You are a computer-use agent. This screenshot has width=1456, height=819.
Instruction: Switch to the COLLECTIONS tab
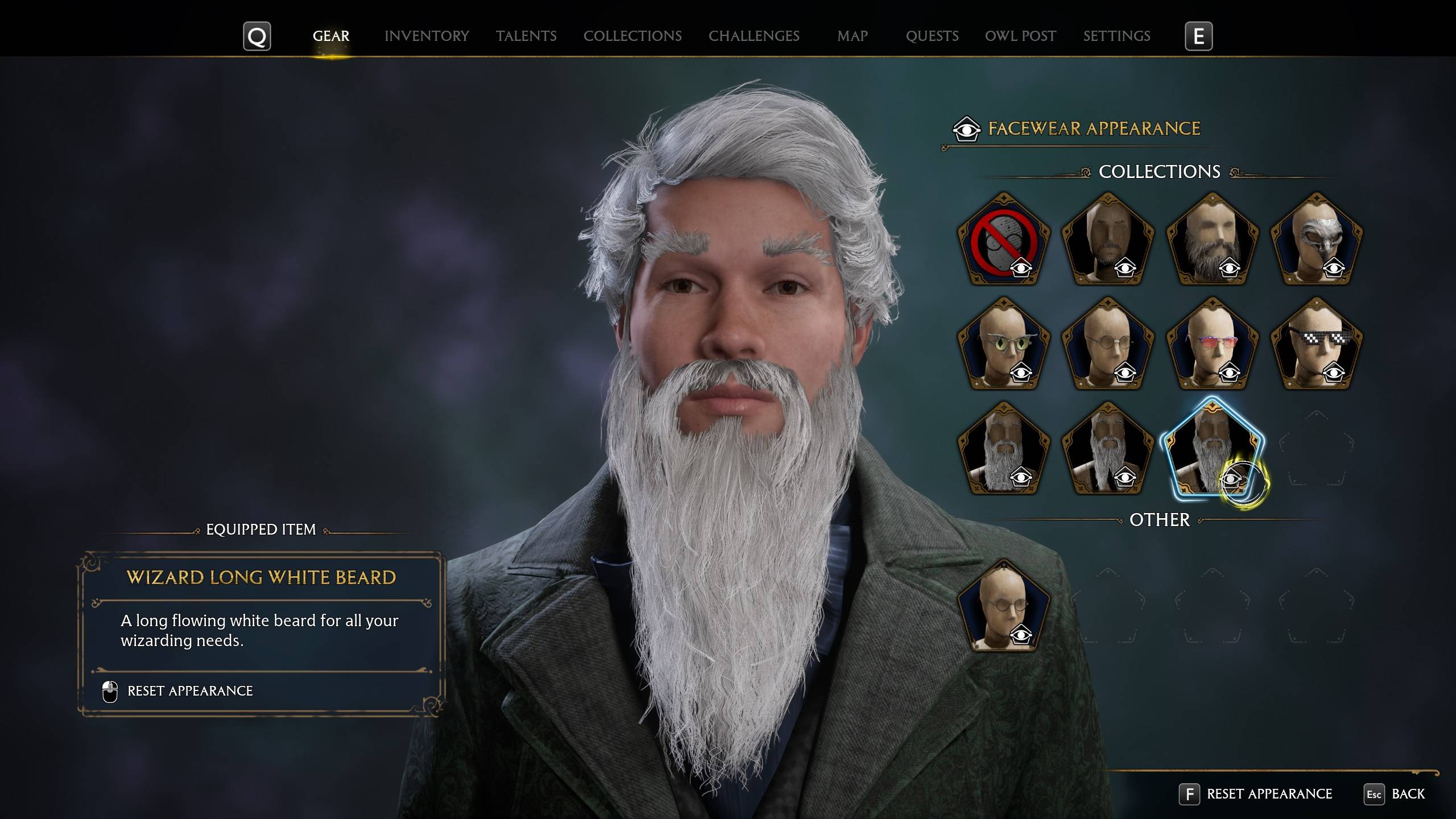click(x=632, y=36)
